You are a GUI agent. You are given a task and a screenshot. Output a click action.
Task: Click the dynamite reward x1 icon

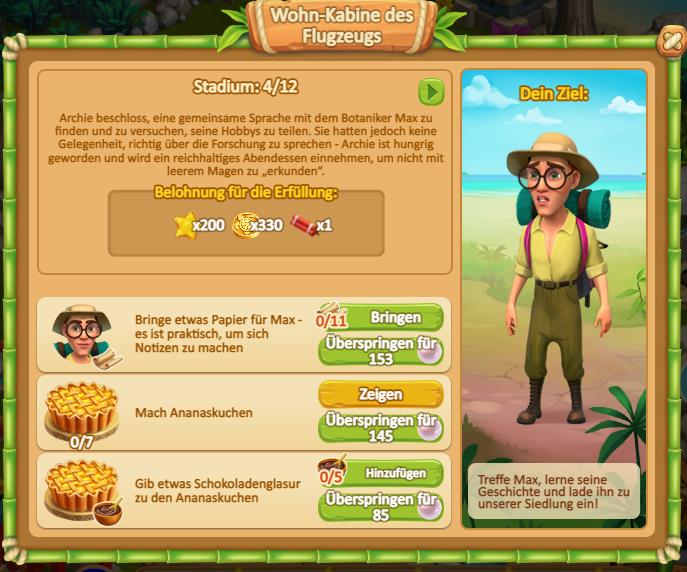[303, 225]
